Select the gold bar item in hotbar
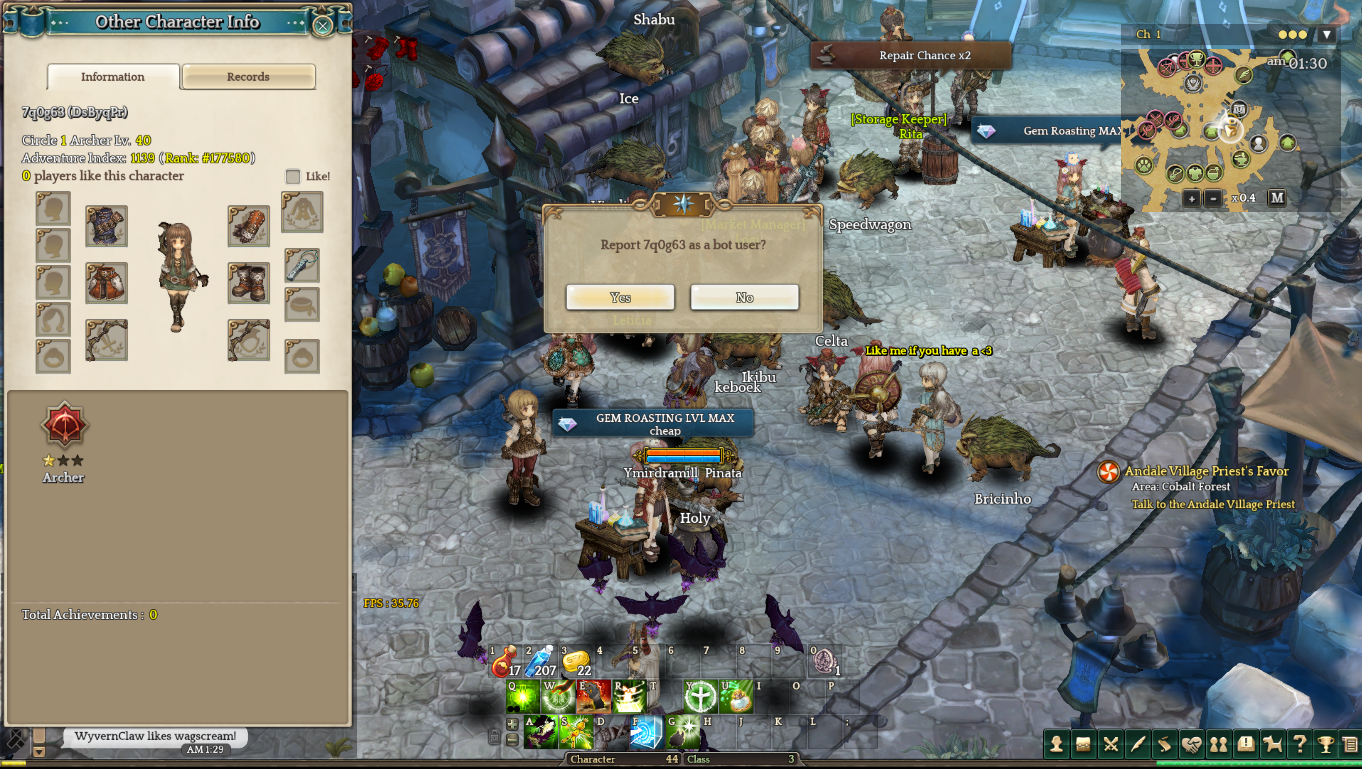 pyautogui.click(x=577, y=661)
